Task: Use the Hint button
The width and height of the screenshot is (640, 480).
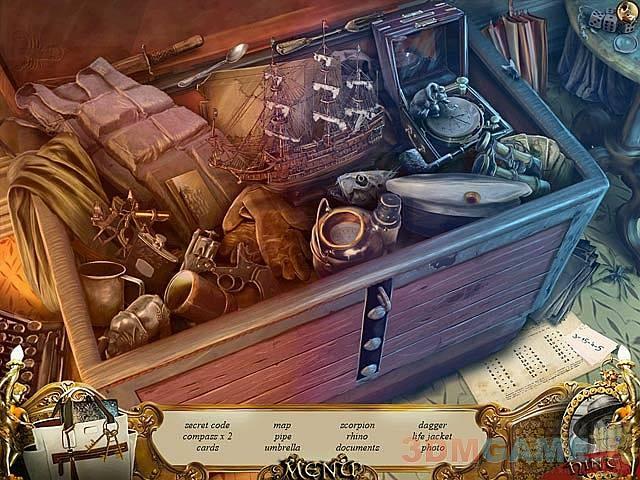Action: (599, 440)
